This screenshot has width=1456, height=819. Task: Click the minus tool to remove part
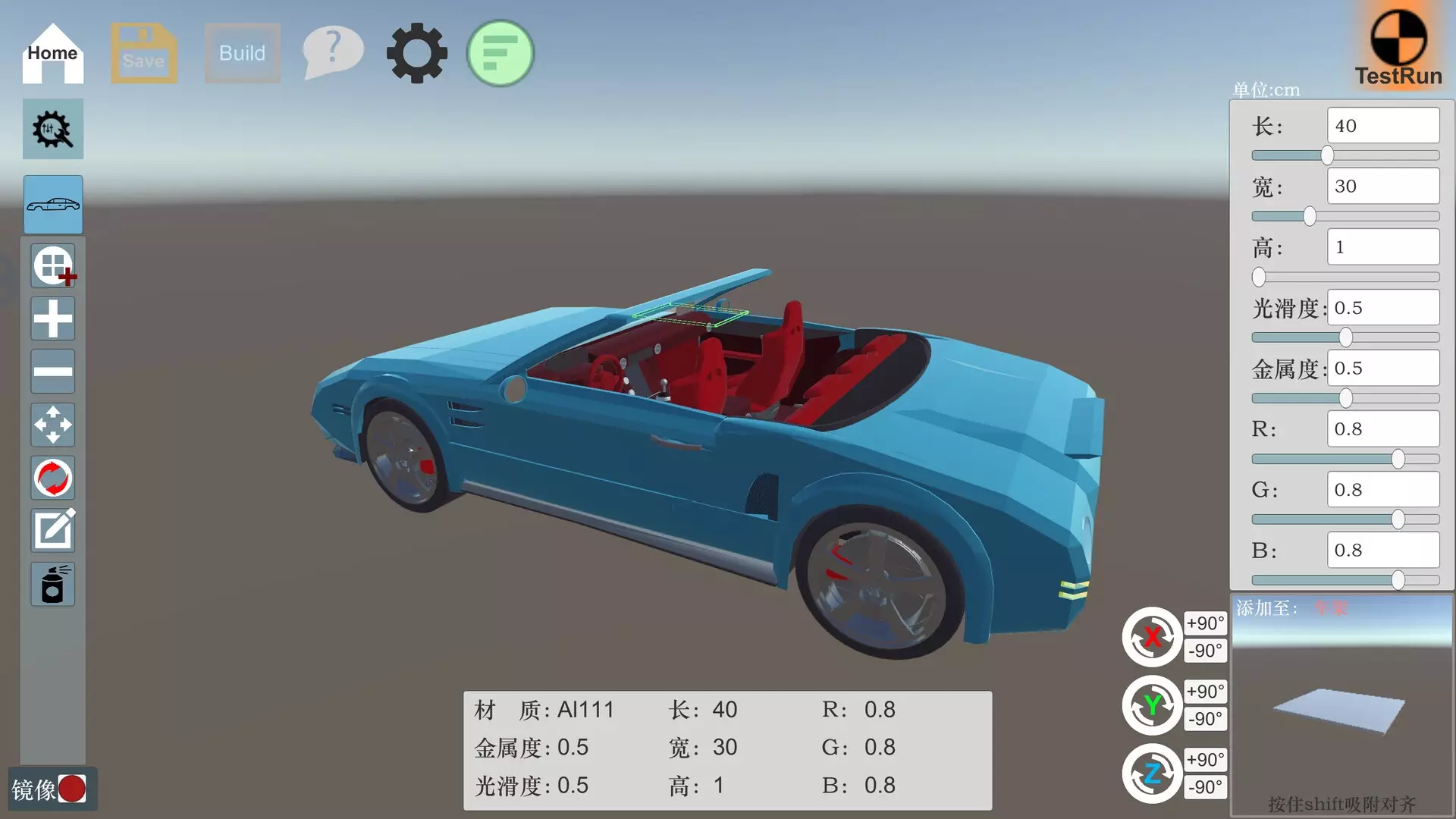coord(52,372)
